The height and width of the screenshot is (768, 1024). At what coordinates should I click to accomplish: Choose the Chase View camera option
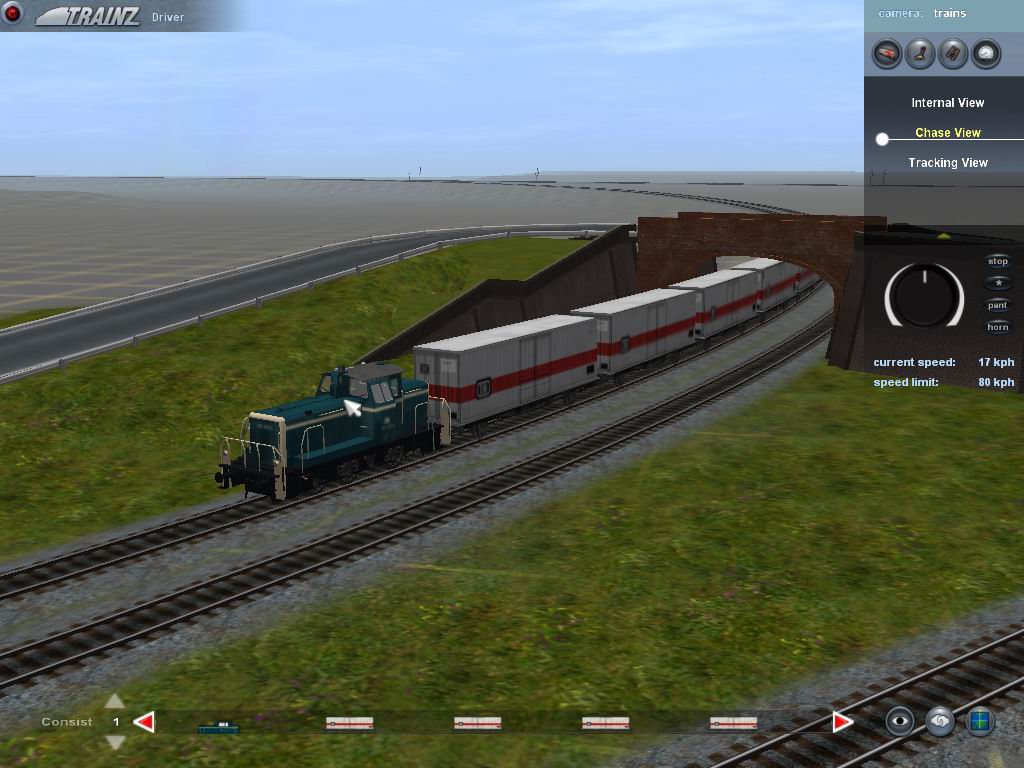(947, 133)
